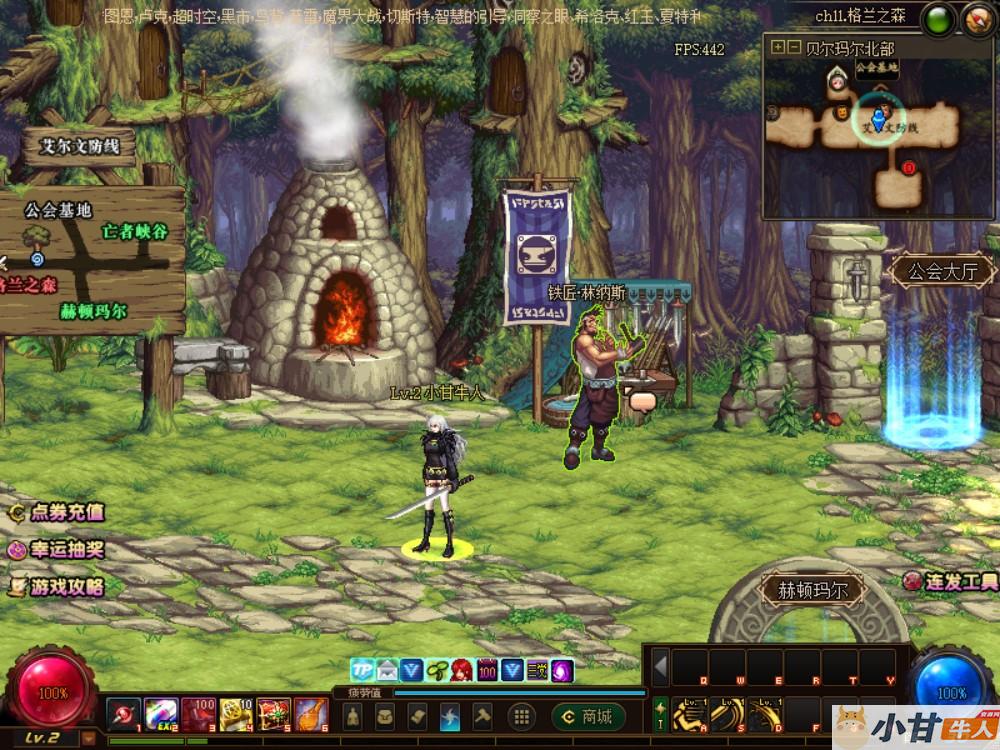Use the rainbow EX item in slot 2
This screenshot has height=750, width=1000.
[x=161, y=714]
